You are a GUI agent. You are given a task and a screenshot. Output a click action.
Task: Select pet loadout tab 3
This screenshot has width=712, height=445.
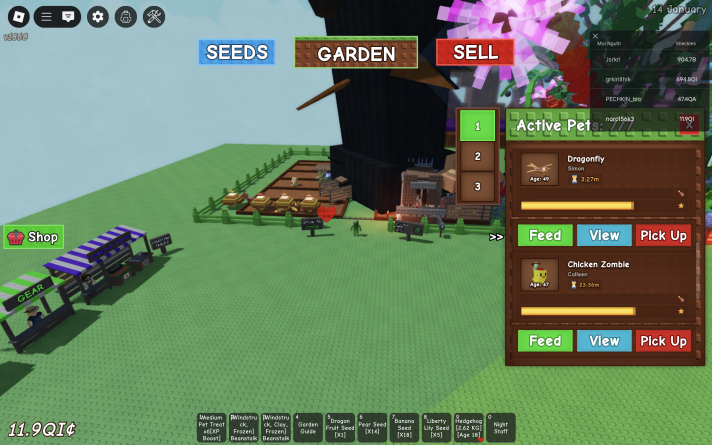click(x=477, y=186)
